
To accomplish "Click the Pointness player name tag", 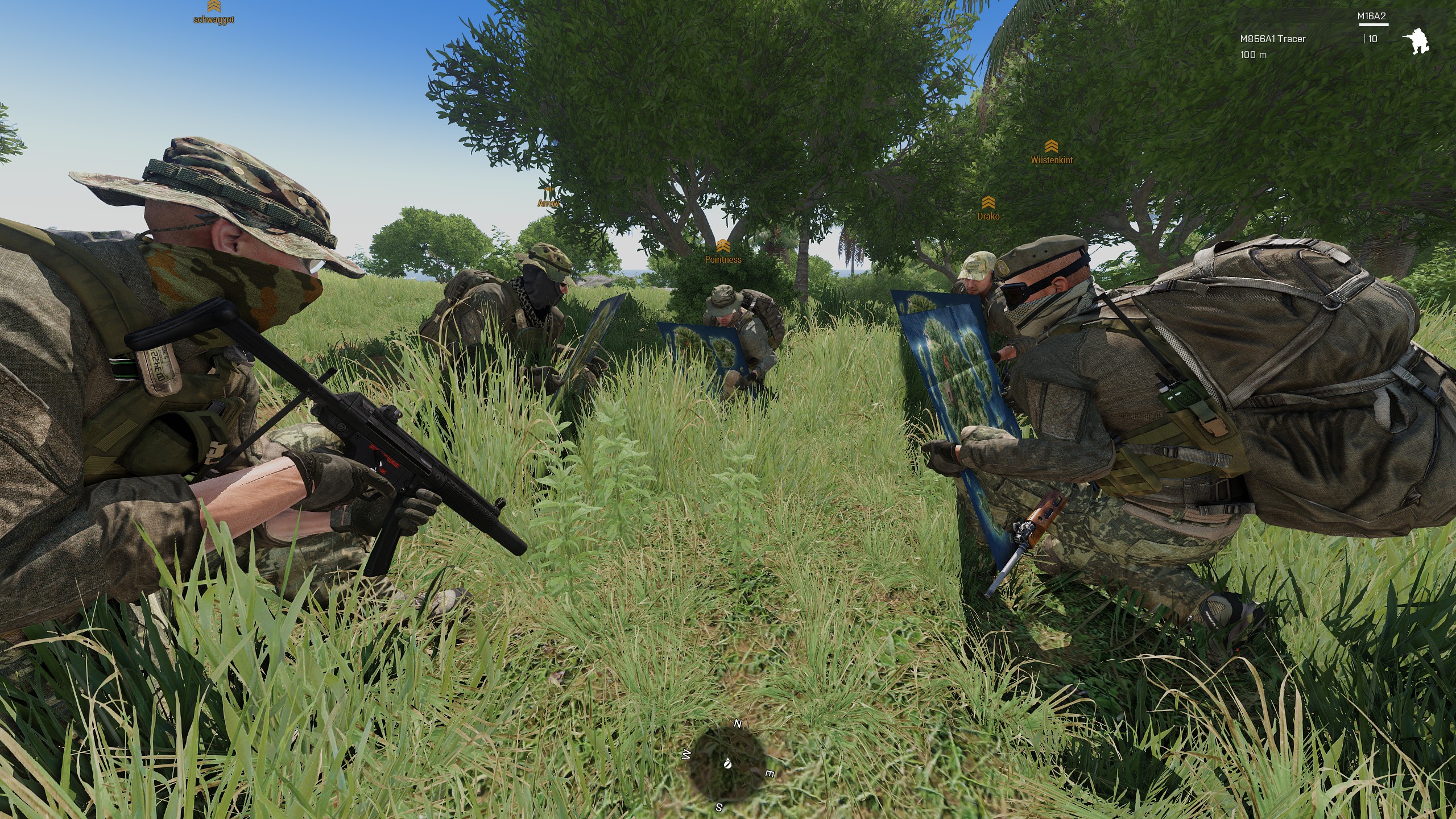I will (x=723, y=259).
